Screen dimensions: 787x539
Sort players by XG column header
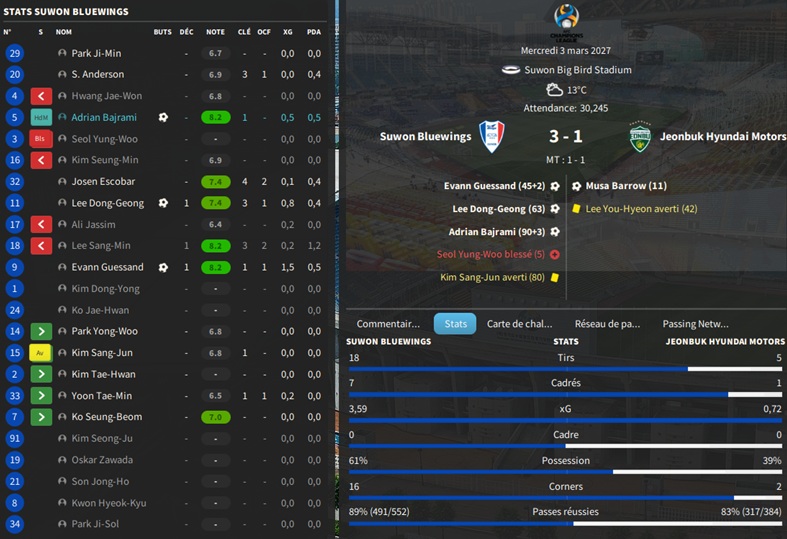287,32
